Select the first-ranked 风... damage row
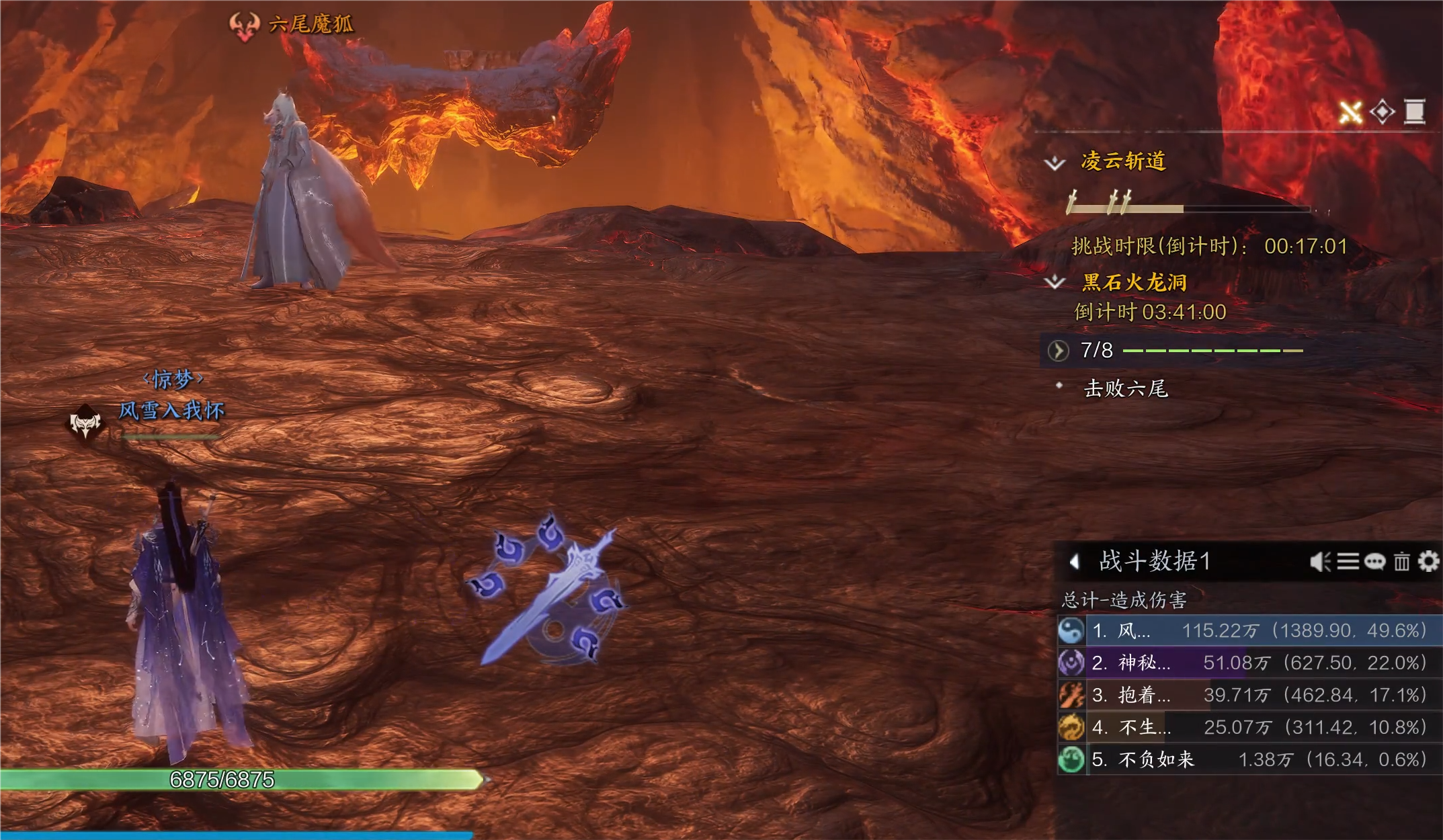1443x840 pixels. click(1250, 630)
